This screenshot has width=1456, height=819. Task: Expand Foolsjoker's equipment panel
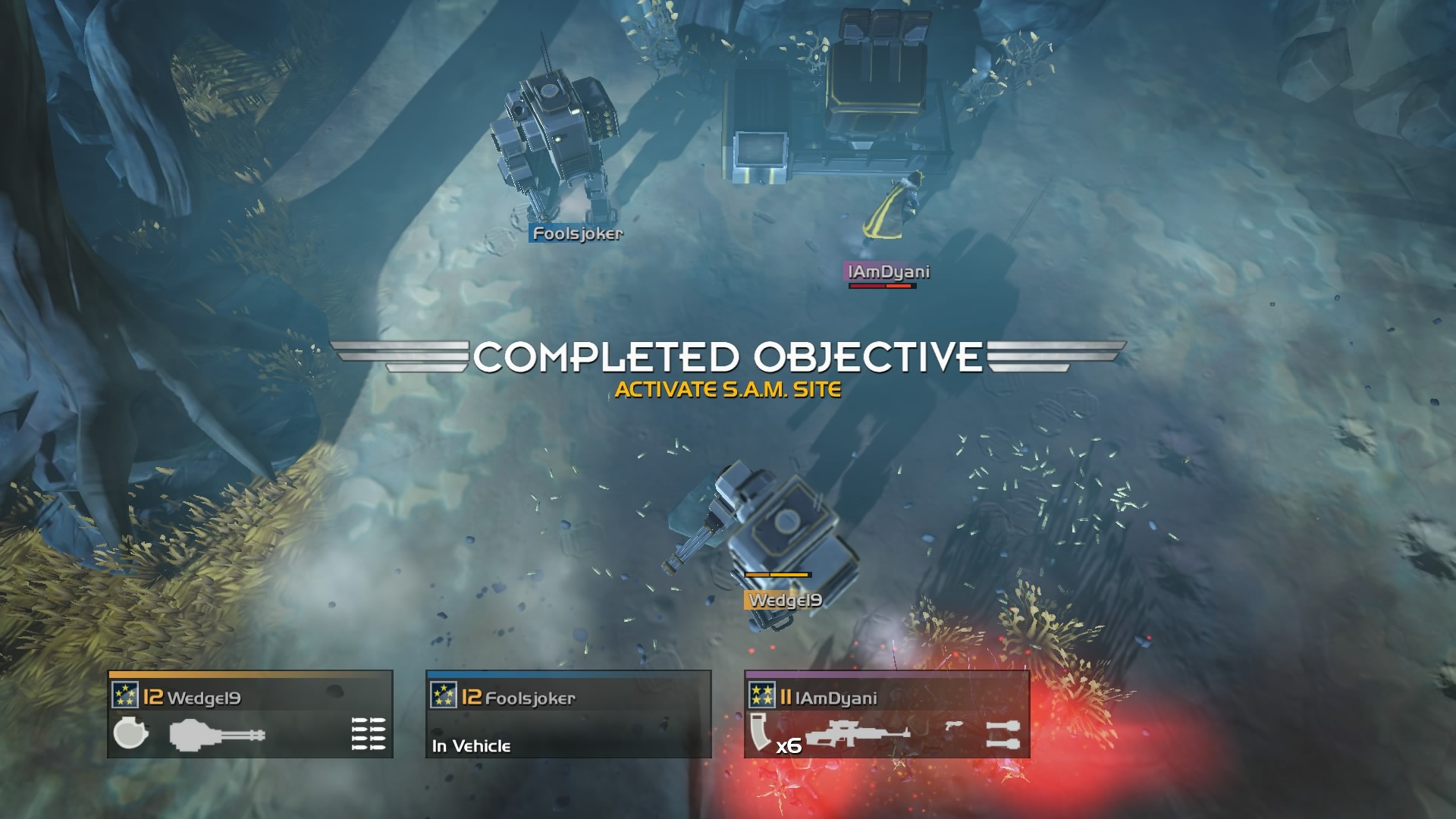569,714
